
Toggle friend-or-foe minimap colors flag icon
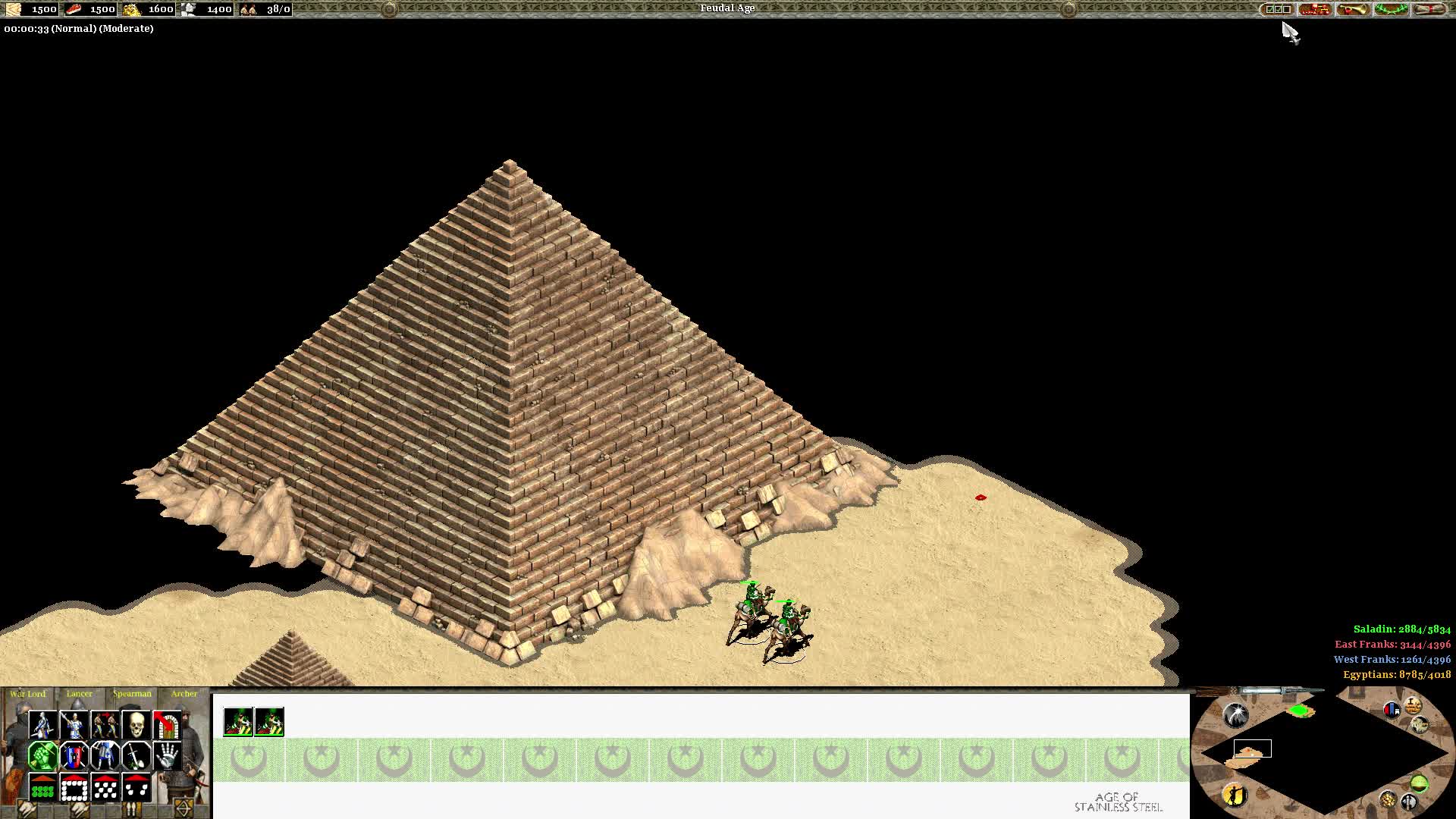click(1392, 709)
